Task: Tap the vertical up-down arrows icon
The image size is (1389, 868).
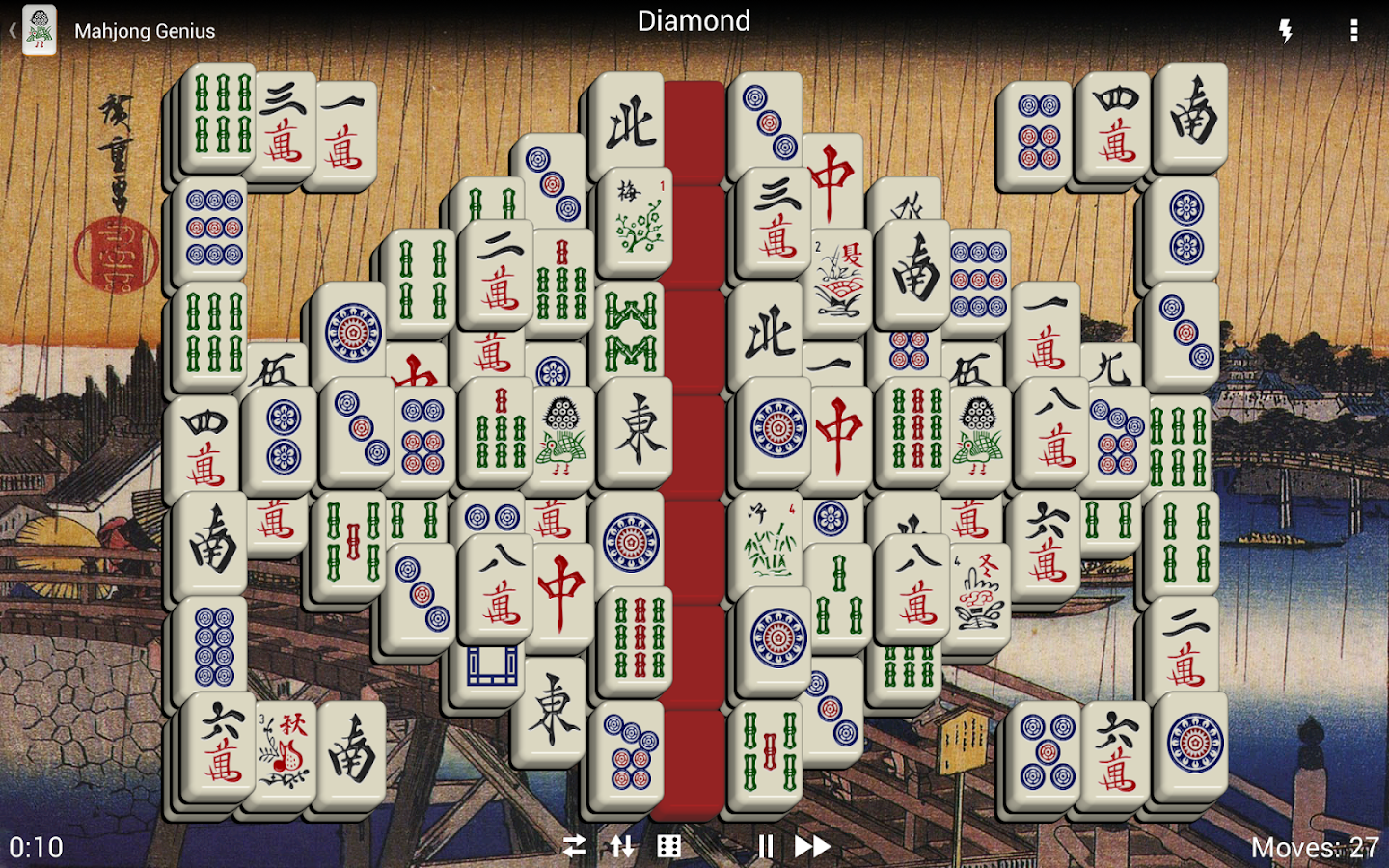Action: [622, 846]
